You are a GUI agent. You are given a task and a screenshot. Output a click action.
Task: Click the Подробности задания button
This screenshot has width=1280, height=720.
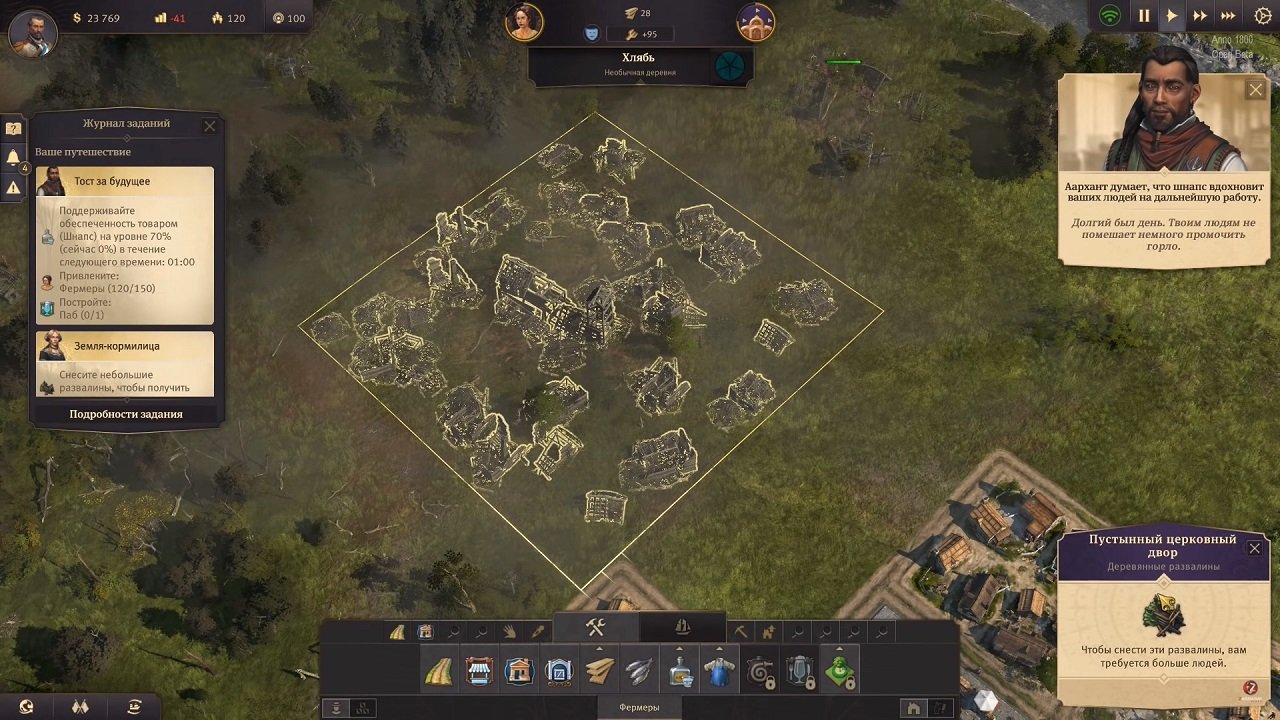click(125, 412)
